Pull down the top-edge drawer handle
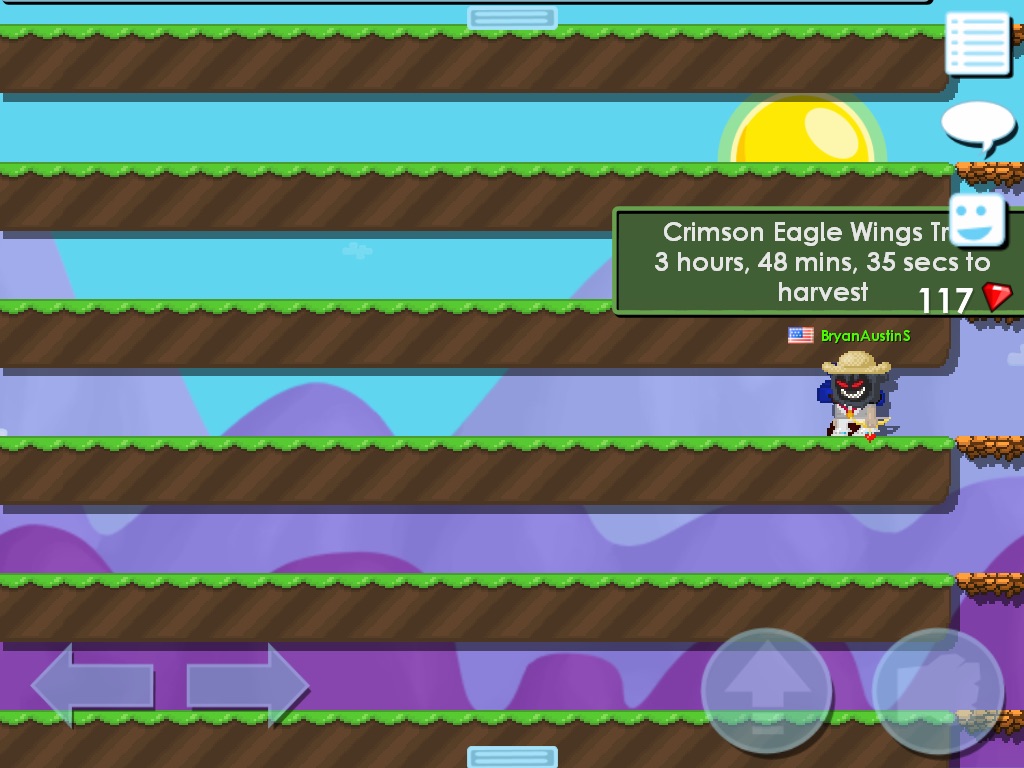This screenshot has width=1024, height=768. (x=512, y=18)
